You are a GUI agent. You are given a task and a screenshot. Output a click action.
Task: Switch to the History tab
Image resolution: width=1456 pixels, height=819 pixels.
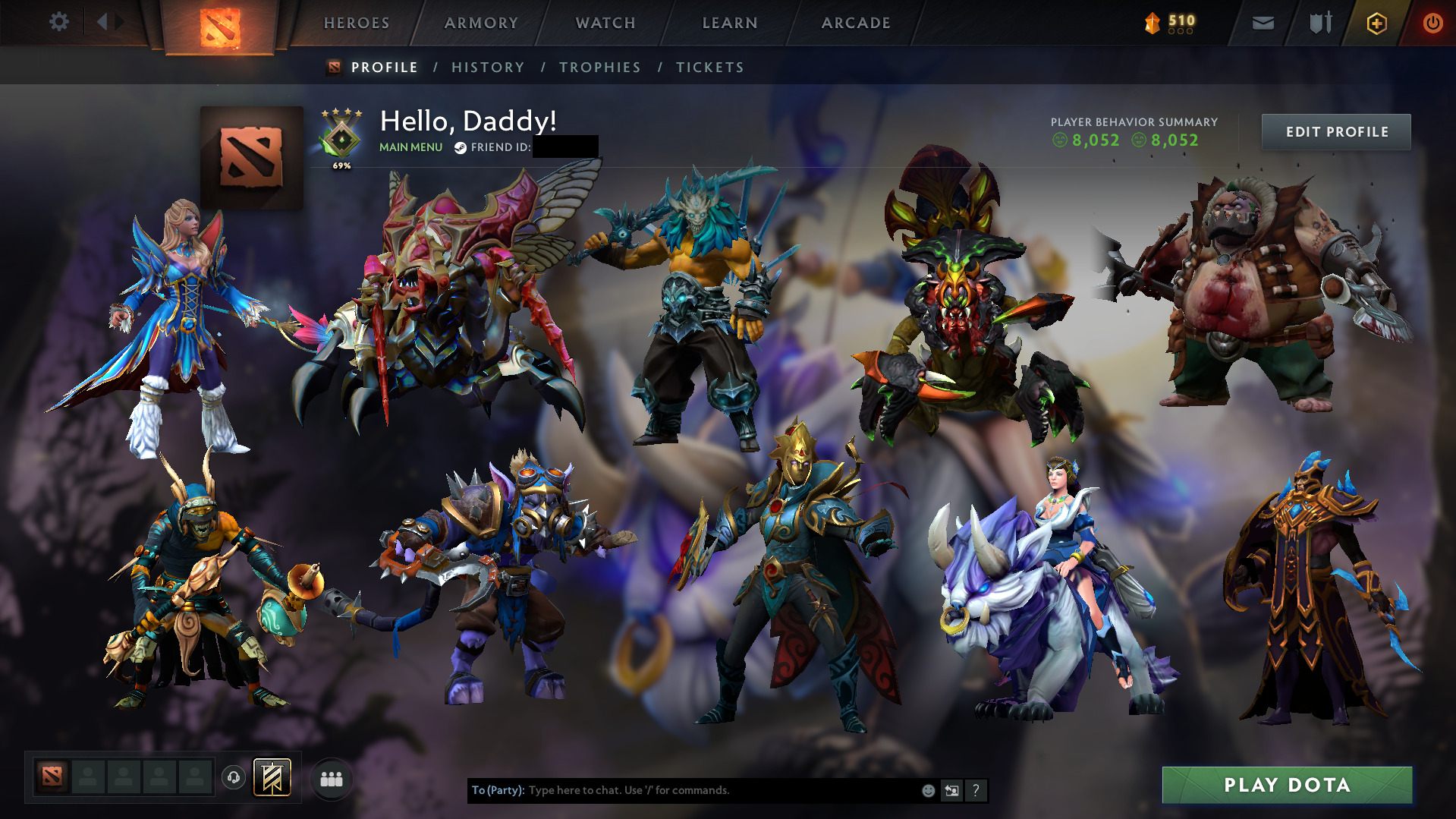point(488,68)
